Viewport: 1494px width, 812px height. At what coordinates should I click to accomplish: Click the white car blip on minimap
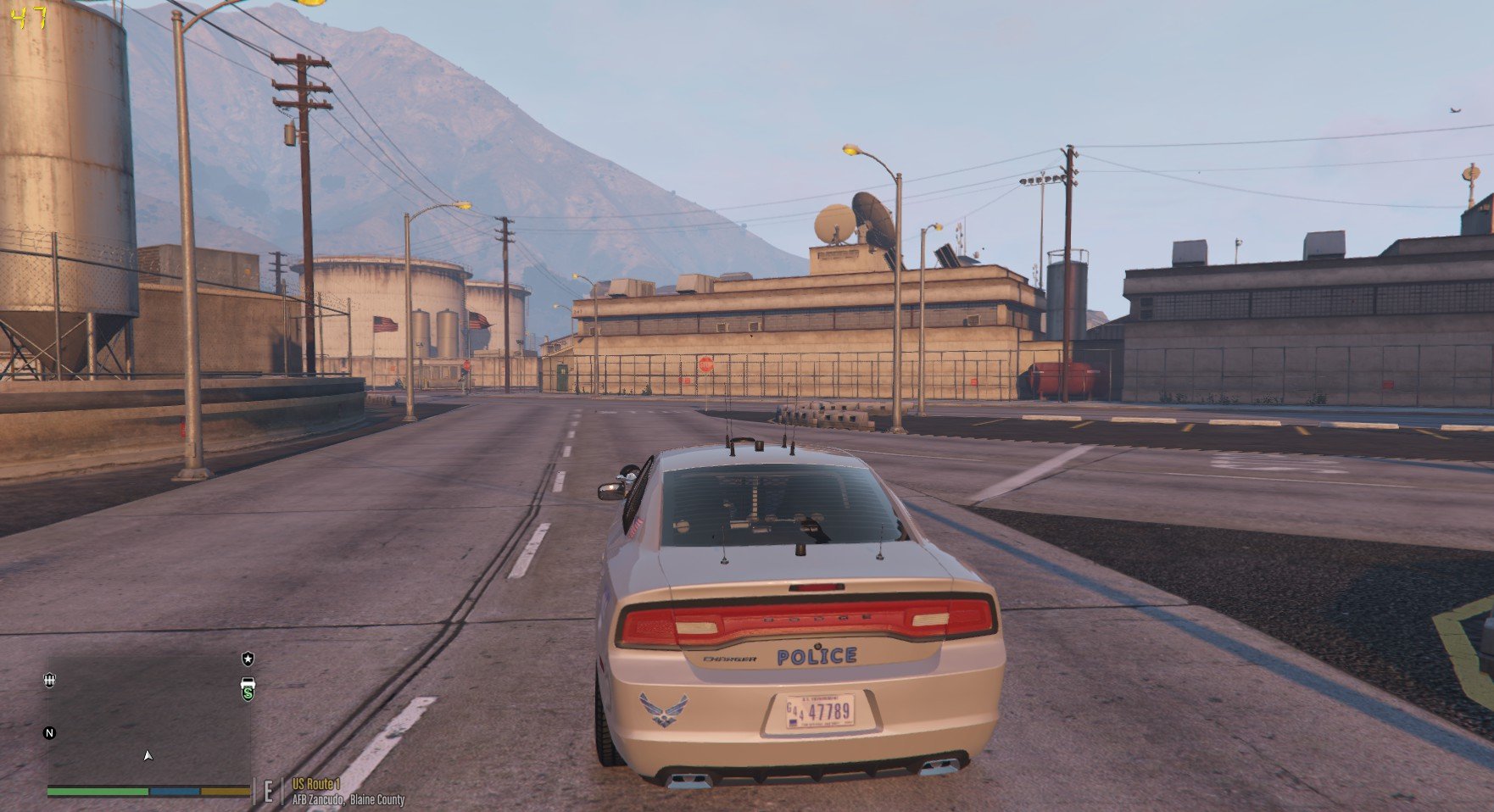[248, 681]
